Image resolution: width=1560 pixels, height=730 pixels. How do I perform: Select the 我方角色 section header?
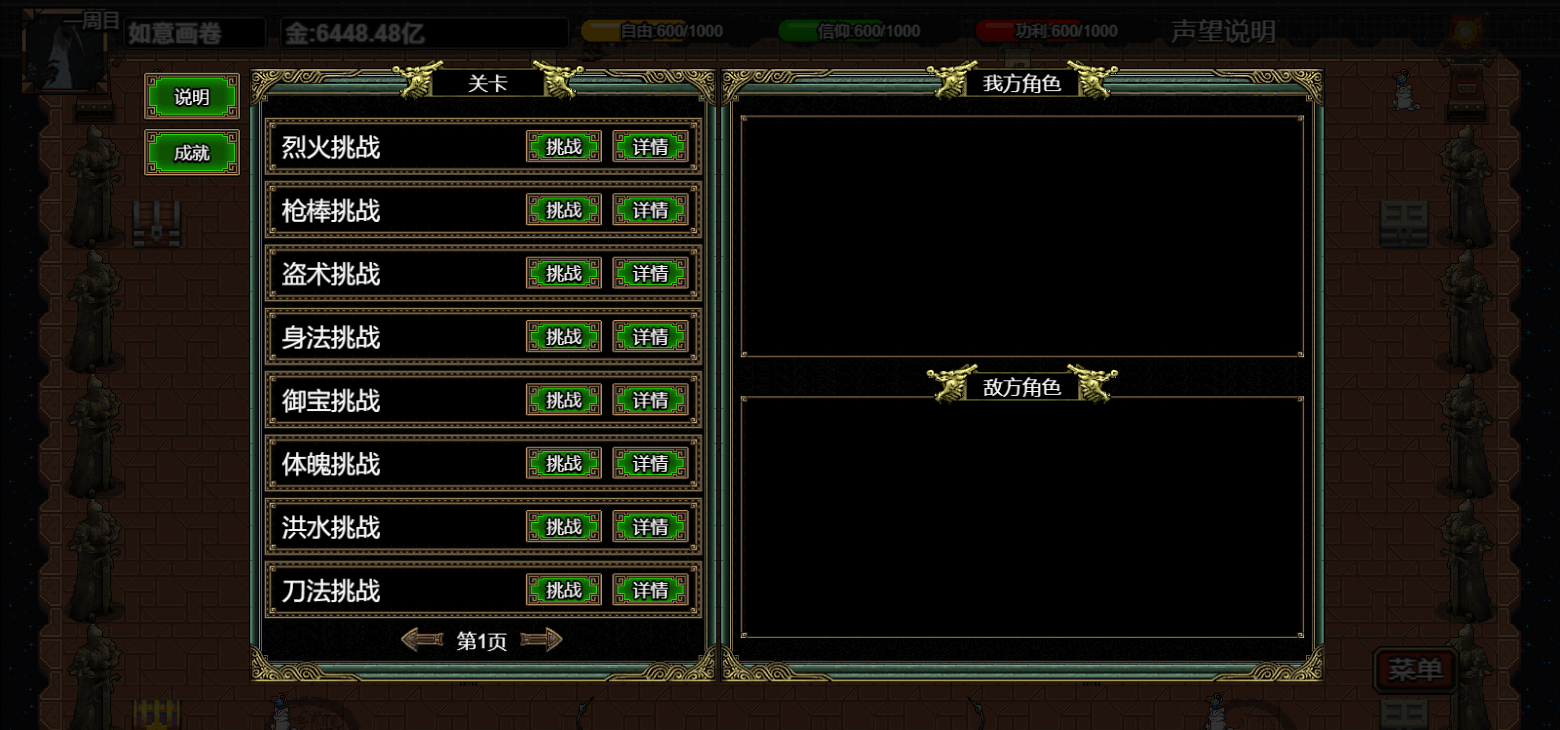point(1022,84)
